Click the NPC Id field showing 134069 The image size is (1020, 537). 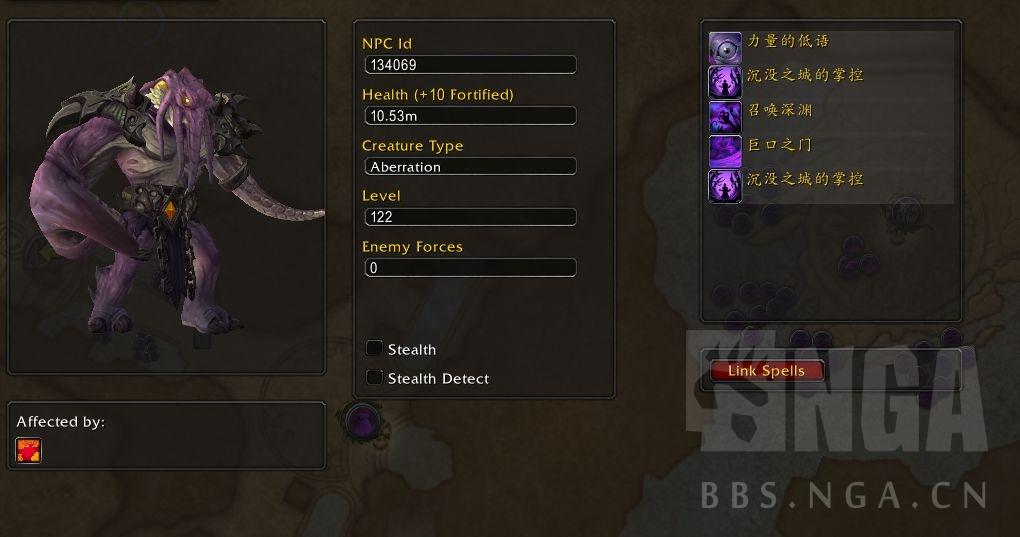(470, 65)
